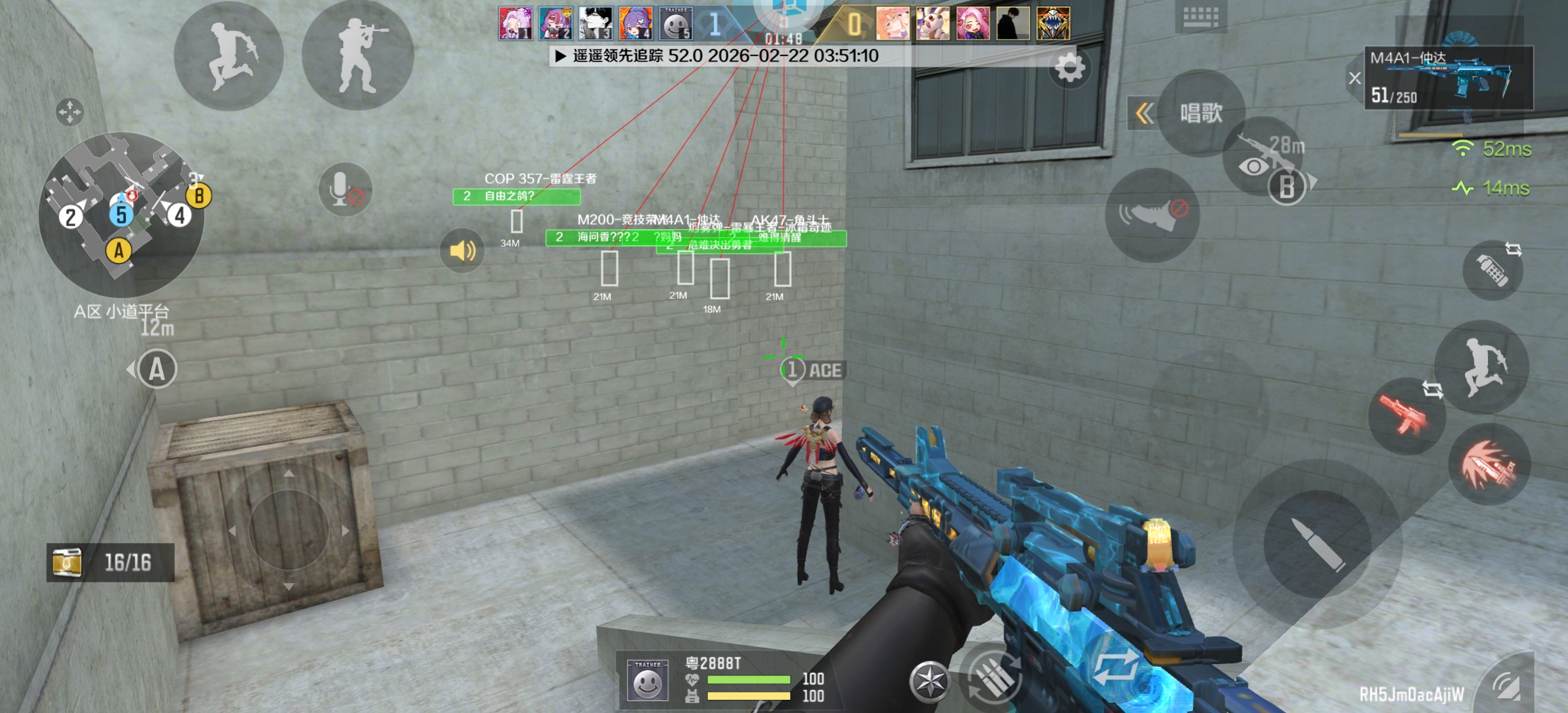The height and width of the screenshot is (713, 1568).
Task: Tap the jump button near the top left
Action: 229,56
